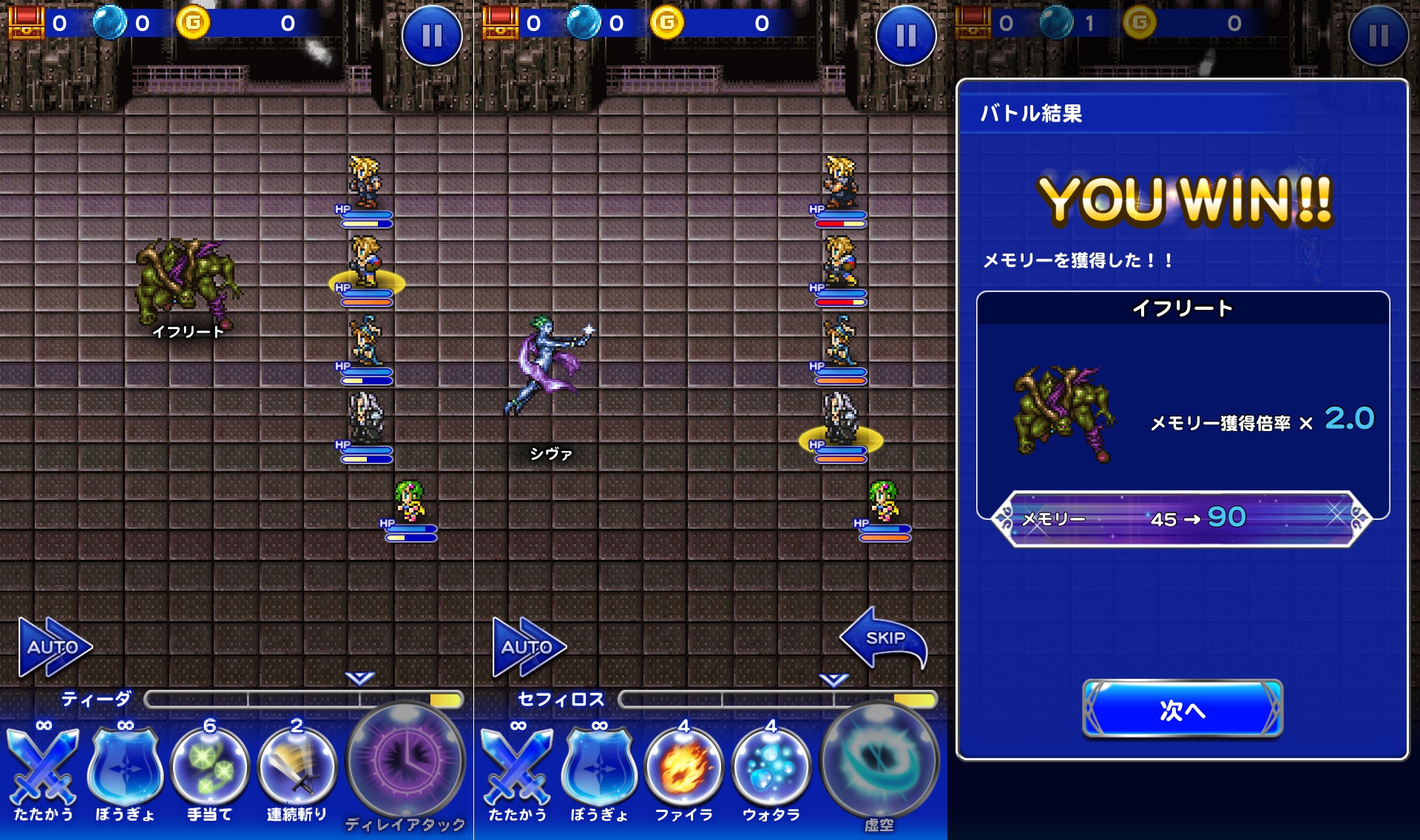Viewport: 1420px width, 840px height.
Task: Select ぼうぎょ in Sephiroth's command bar
Action: pos(599,769)
